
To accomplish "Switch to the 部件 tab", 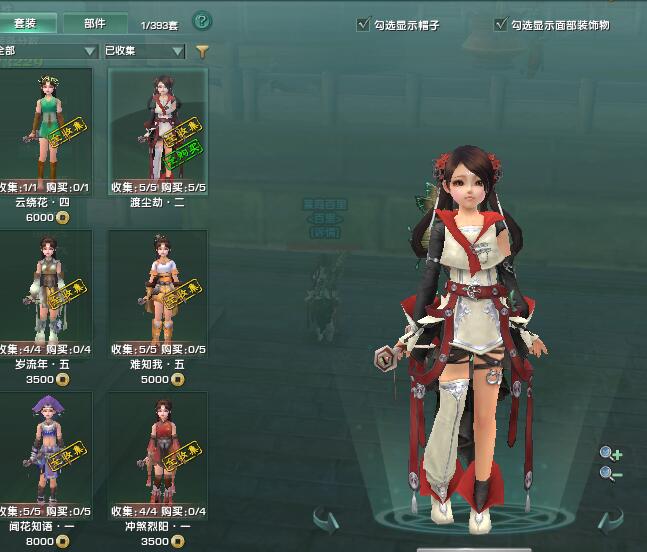I will pyautogui.click(x=94, y=23).
